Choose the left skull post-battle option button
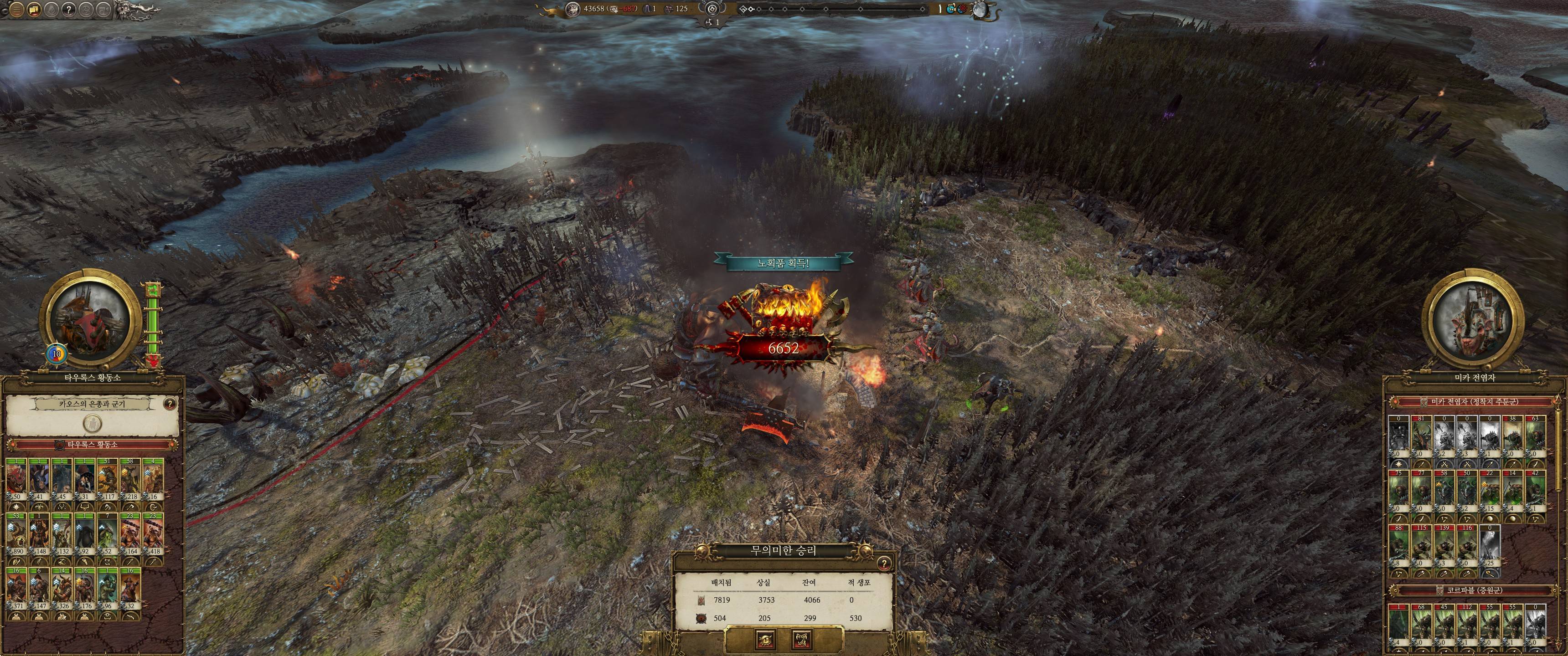This screenshot has width=1568, height=656. [x=764, y=640]
